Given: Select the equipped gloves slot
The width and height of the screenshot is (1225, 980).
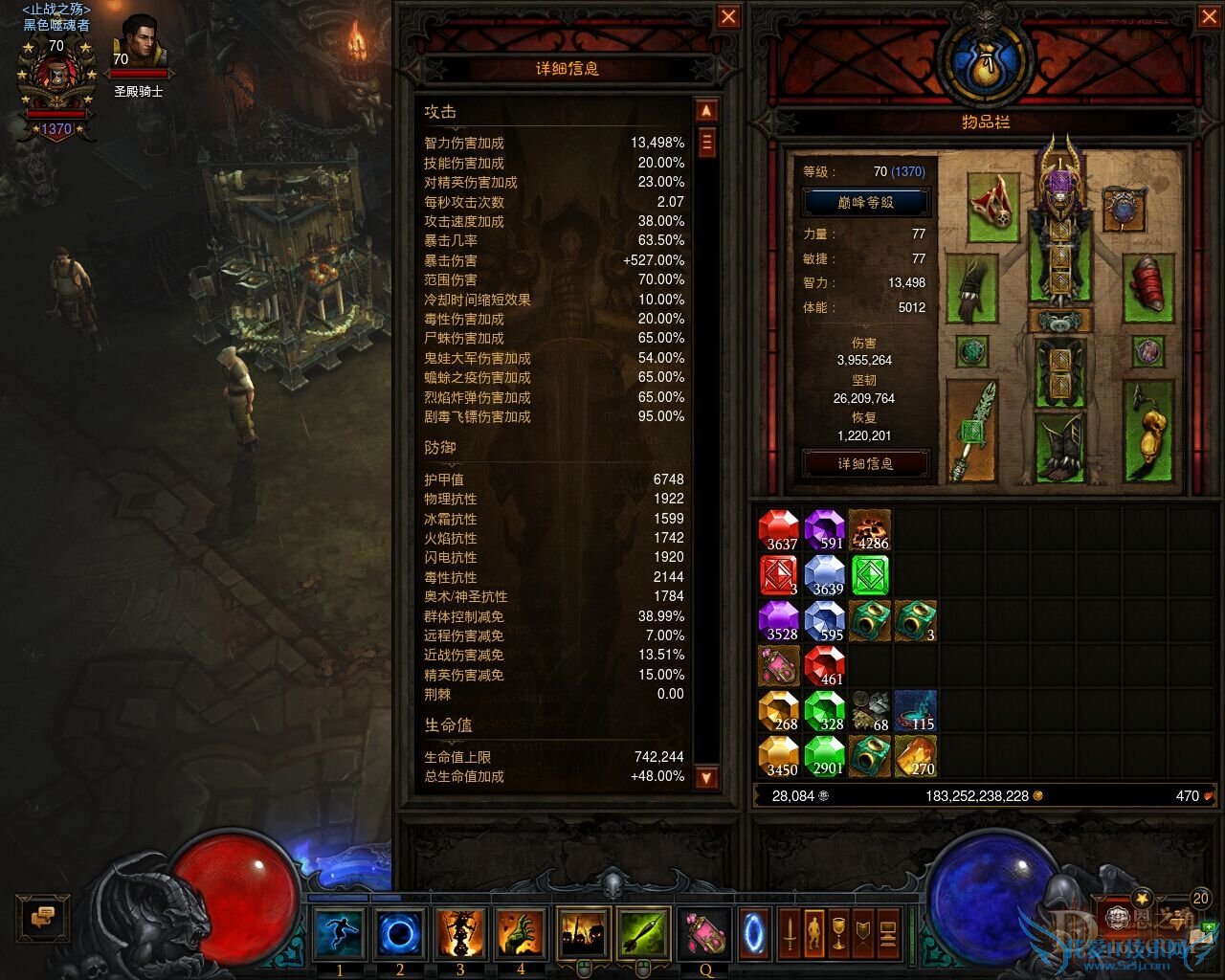Looking at the screenshot, I should (970, 288).
